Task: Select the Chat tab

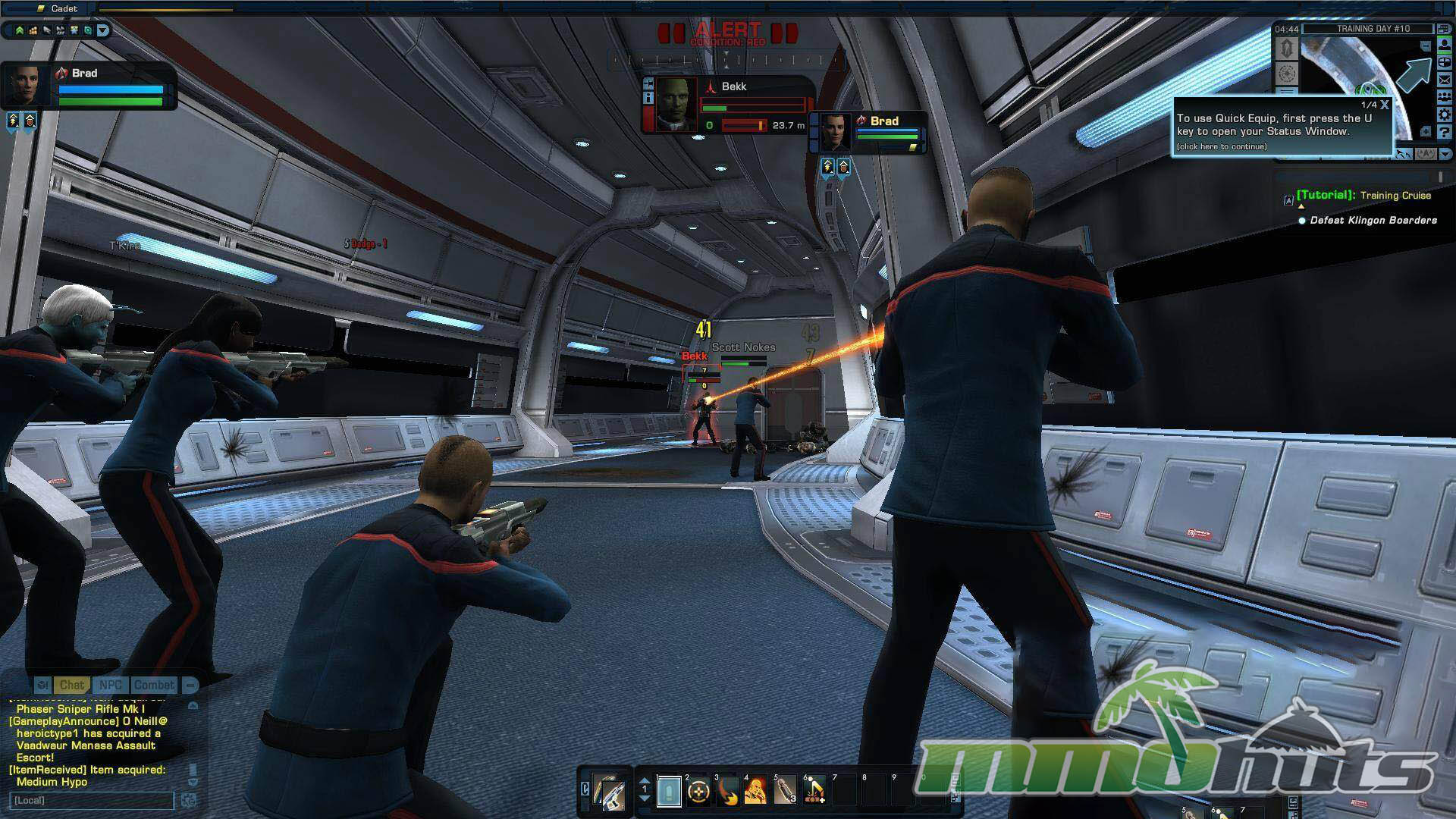Action: click(72, 685)
